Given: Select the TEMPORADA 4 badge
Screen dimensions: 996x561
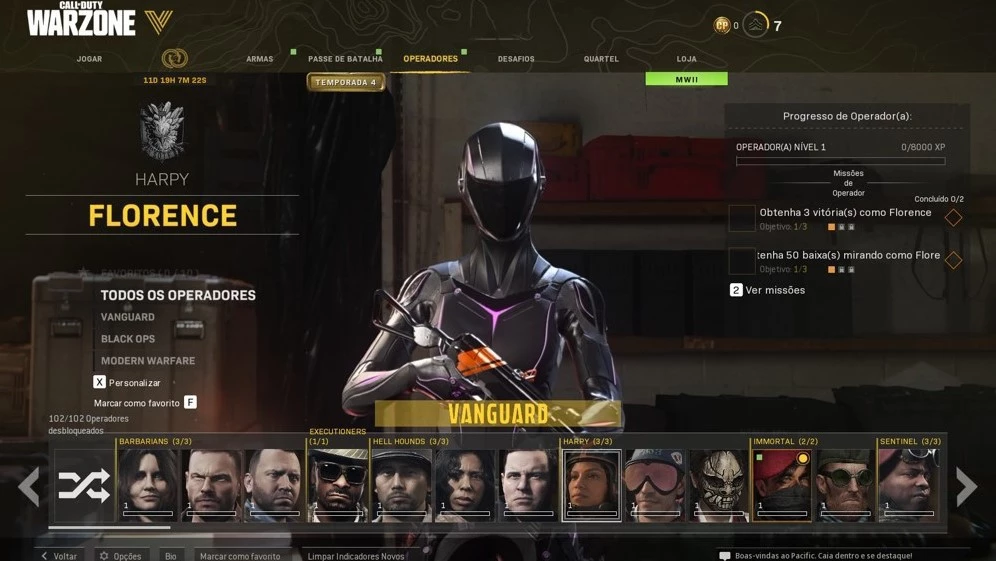Looking at the screenshot, I should click(346, 82).
